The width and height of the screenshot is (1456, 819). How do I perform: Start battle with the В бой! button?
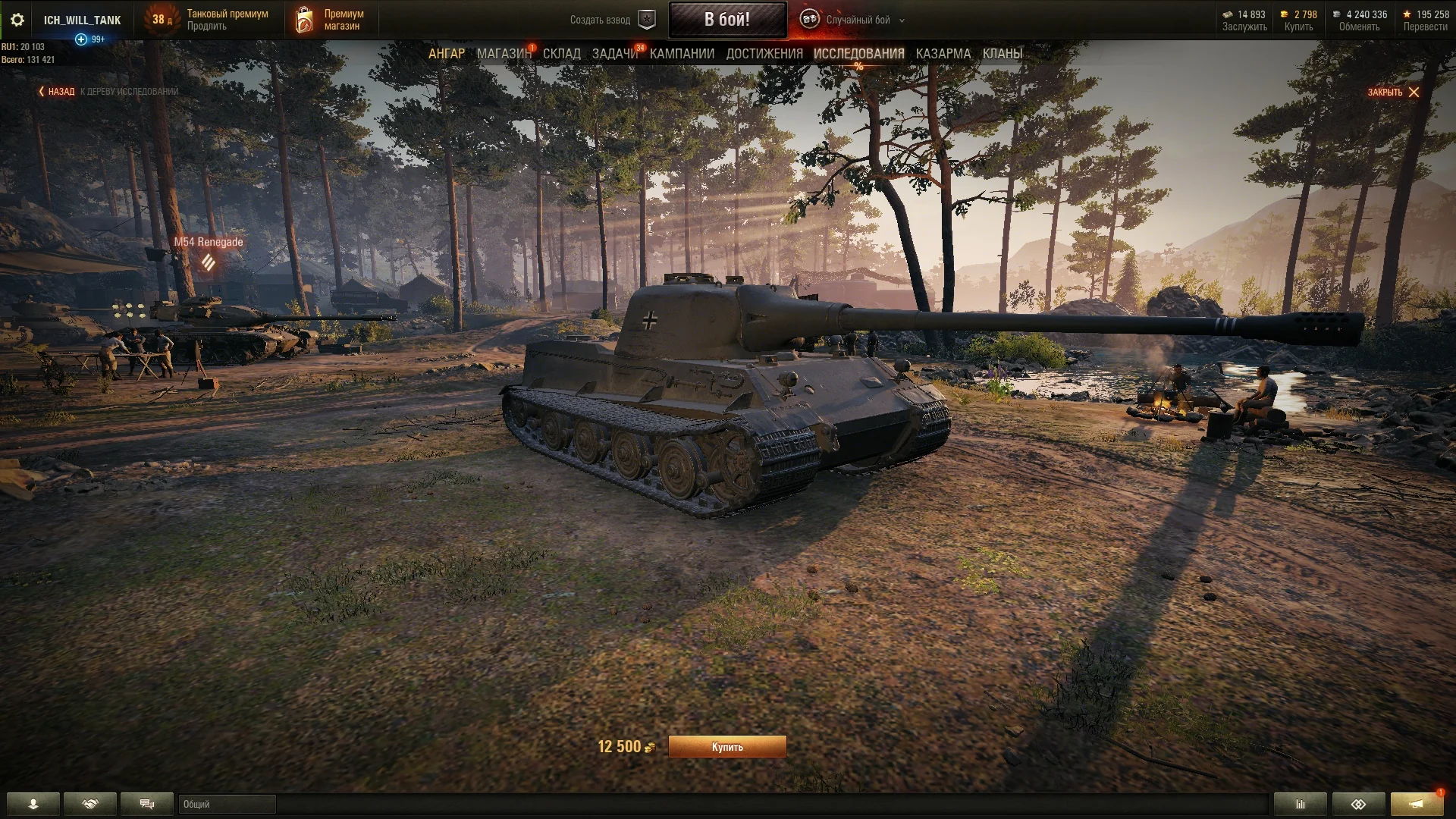(726, 20)
